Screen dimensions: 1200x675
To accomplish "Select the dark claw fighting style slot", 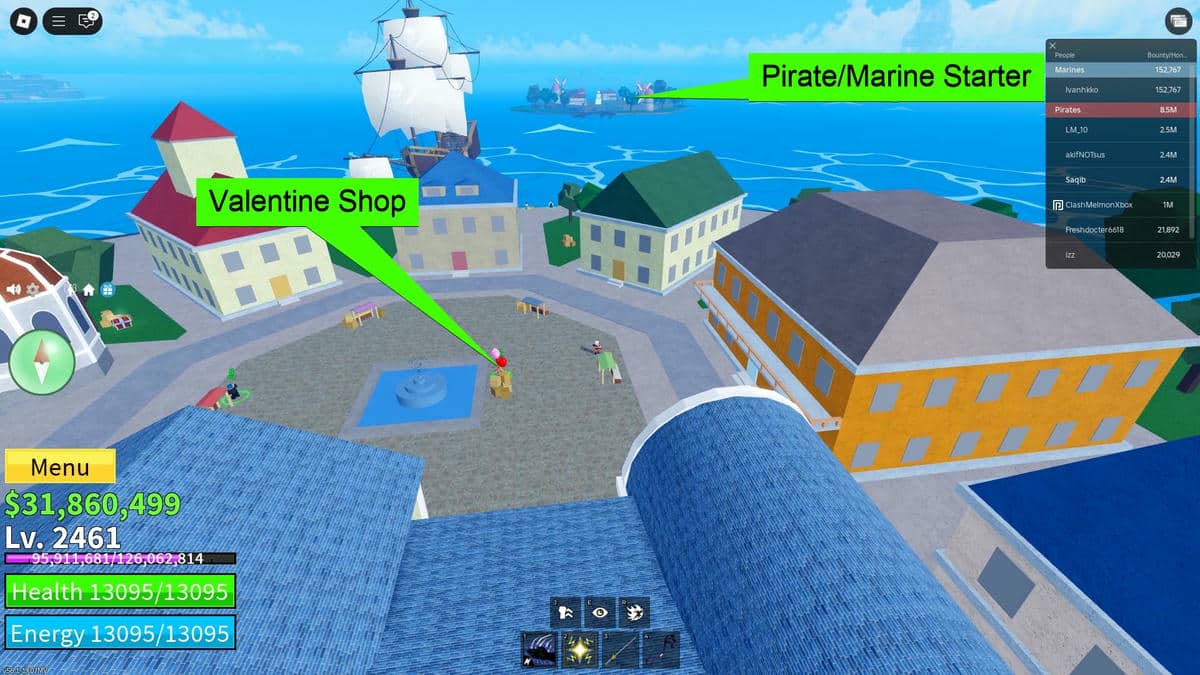I will 539,650.
